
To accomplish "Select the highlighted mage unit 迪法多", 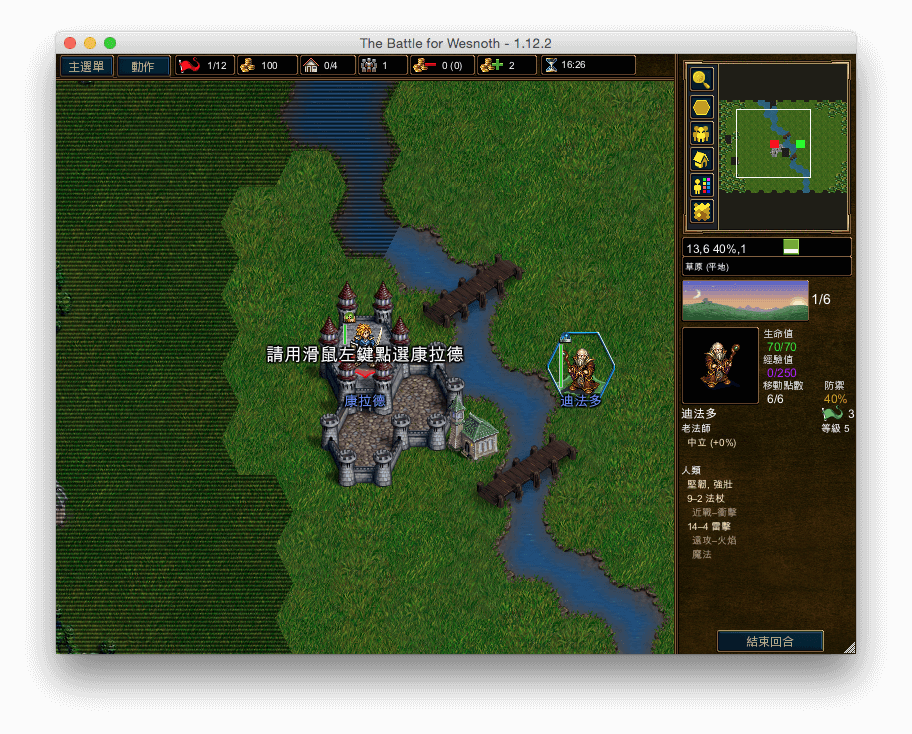I will (581, 367).
